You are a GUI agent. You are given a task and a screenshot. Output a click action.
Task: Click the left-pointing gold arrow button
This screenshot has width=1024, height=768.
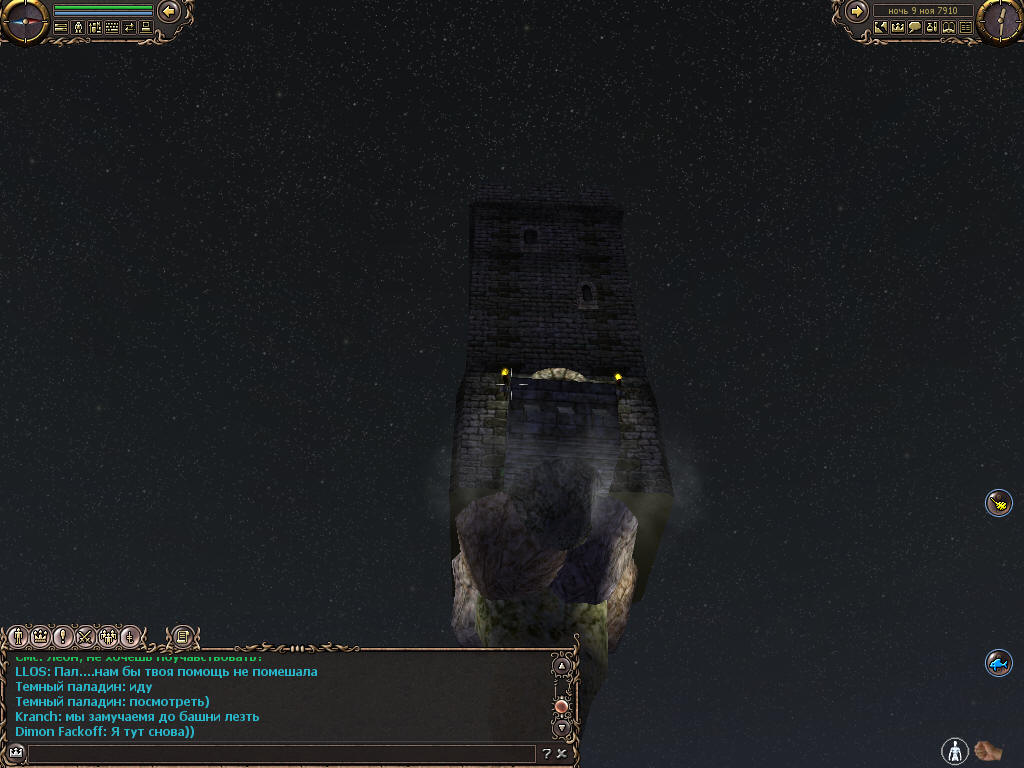[x=169, y=11]
